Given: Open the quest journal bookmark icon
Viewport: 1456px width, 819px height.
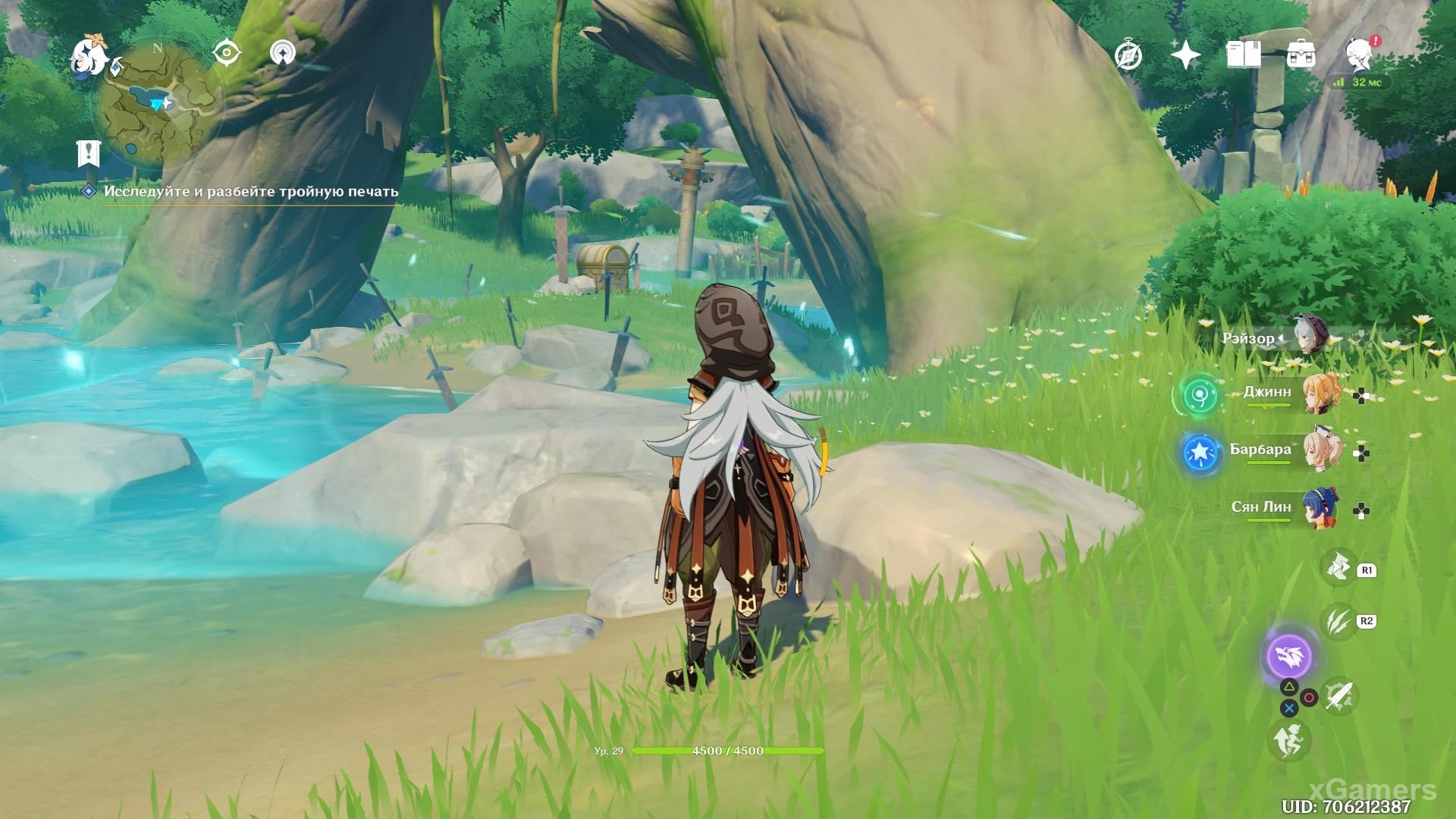Looking at the screenshot, I should 89,154.
